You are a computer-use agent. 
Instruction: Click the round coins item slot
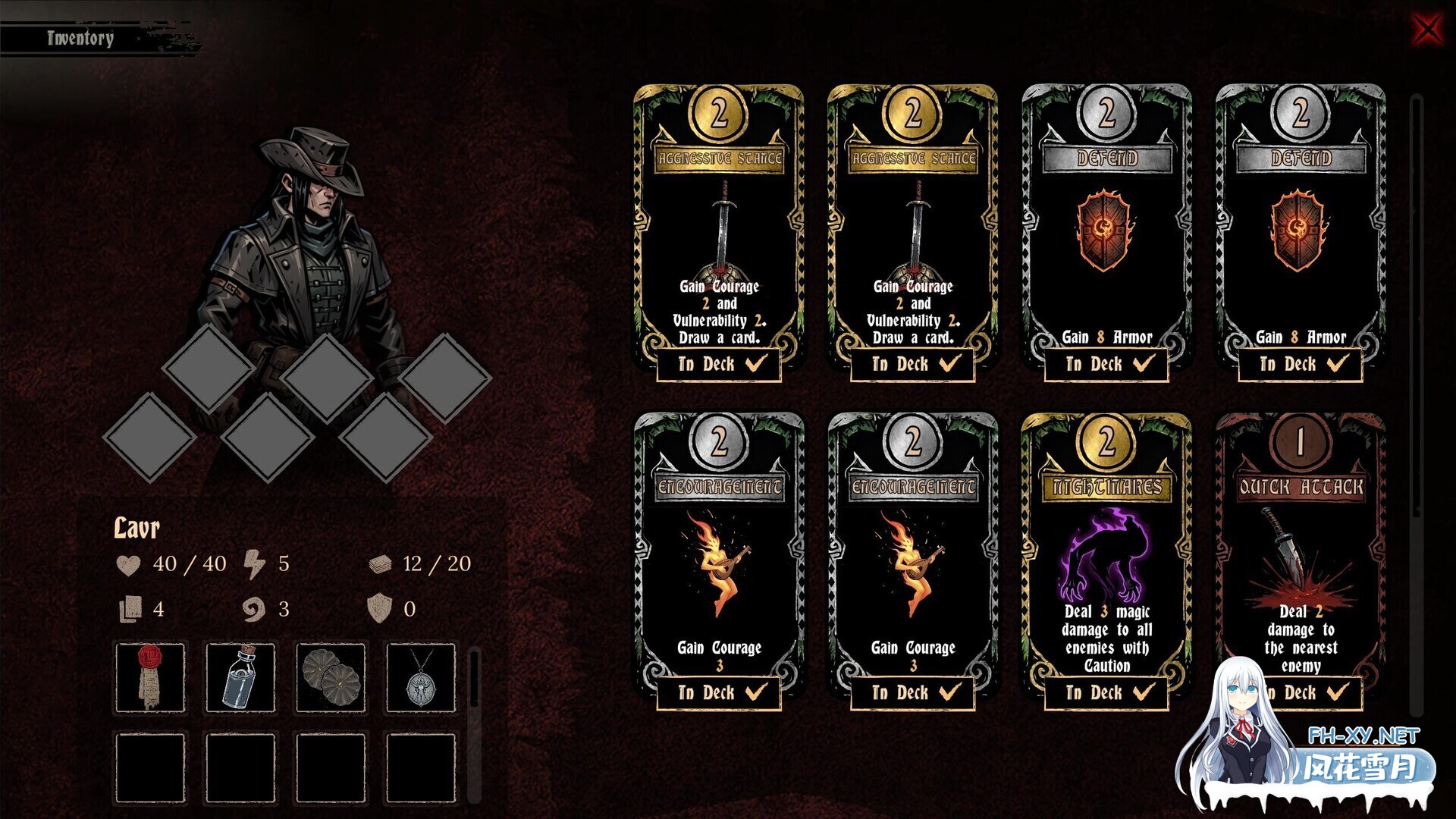(331, 677)
